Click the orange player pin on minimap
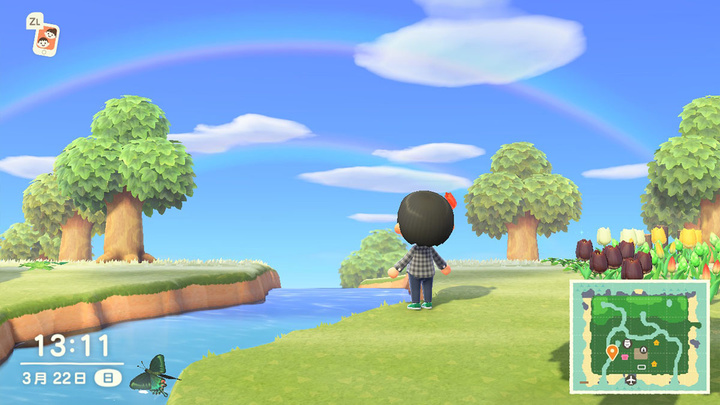This screenshot has width=720, height=405. [612, 352]
